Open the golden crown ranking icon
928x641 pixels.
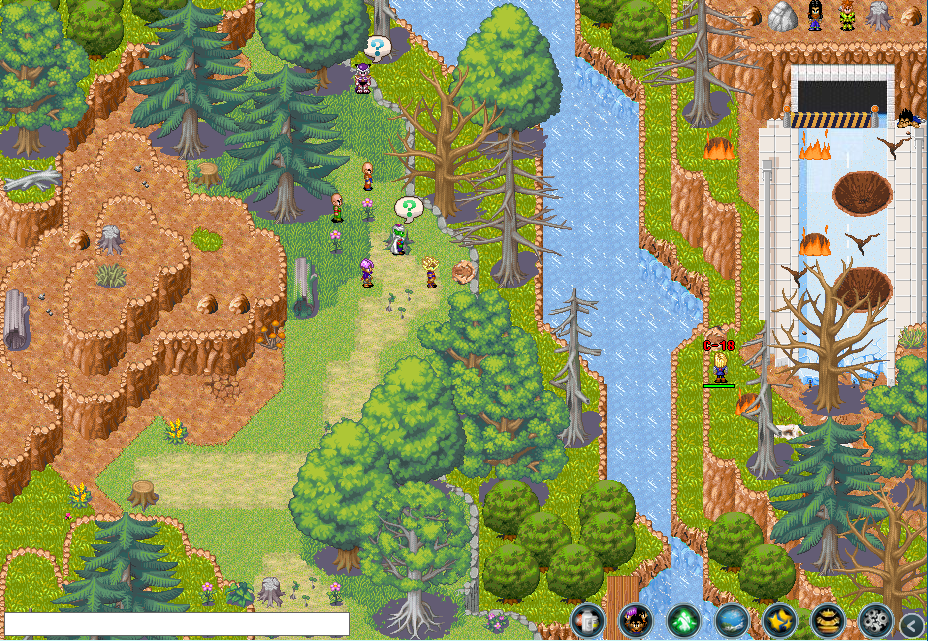(828, 621)
